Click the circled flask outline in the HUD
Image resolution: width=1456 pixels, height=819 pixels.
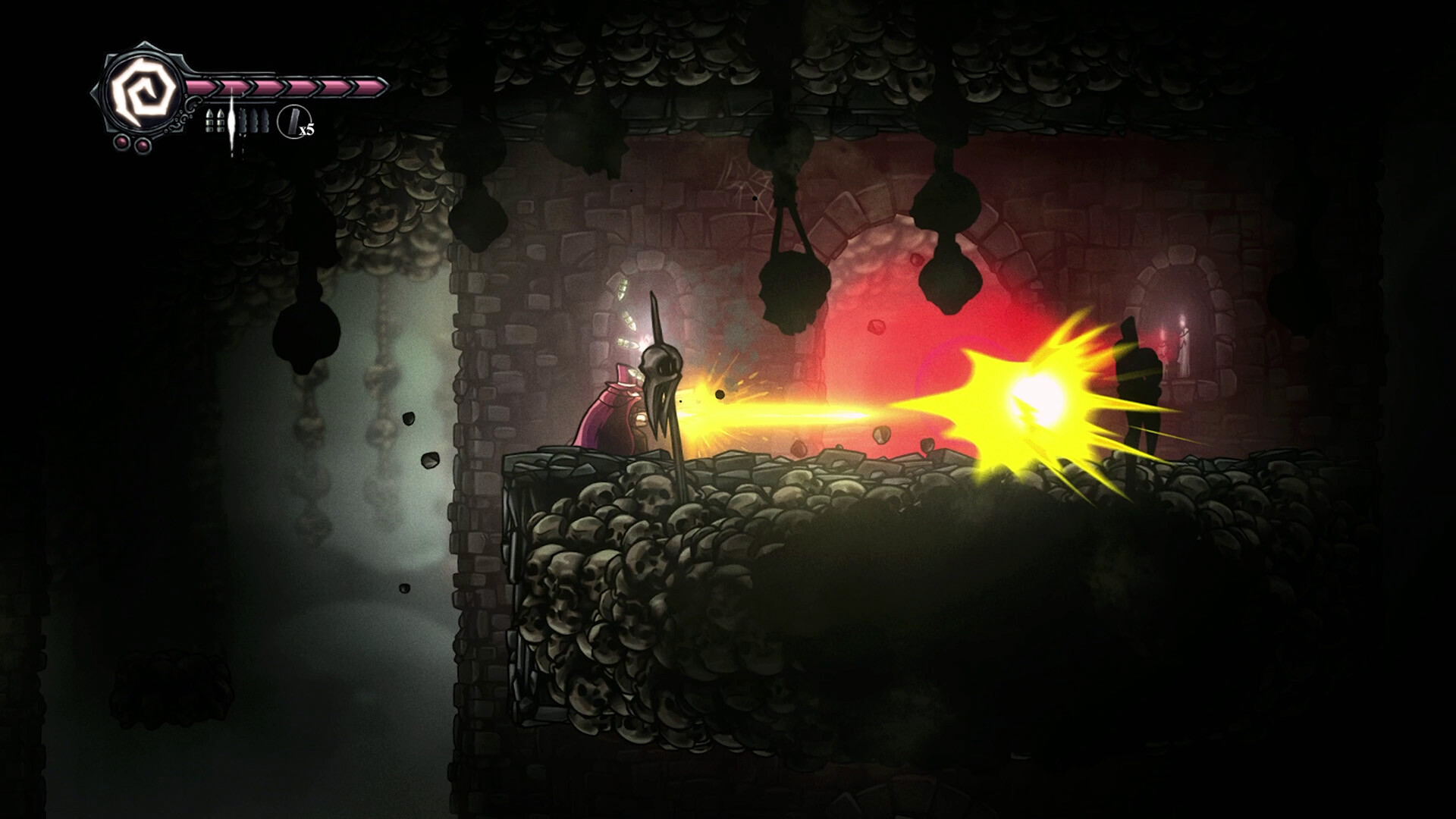pyautogui.click(x=295, y=121)
